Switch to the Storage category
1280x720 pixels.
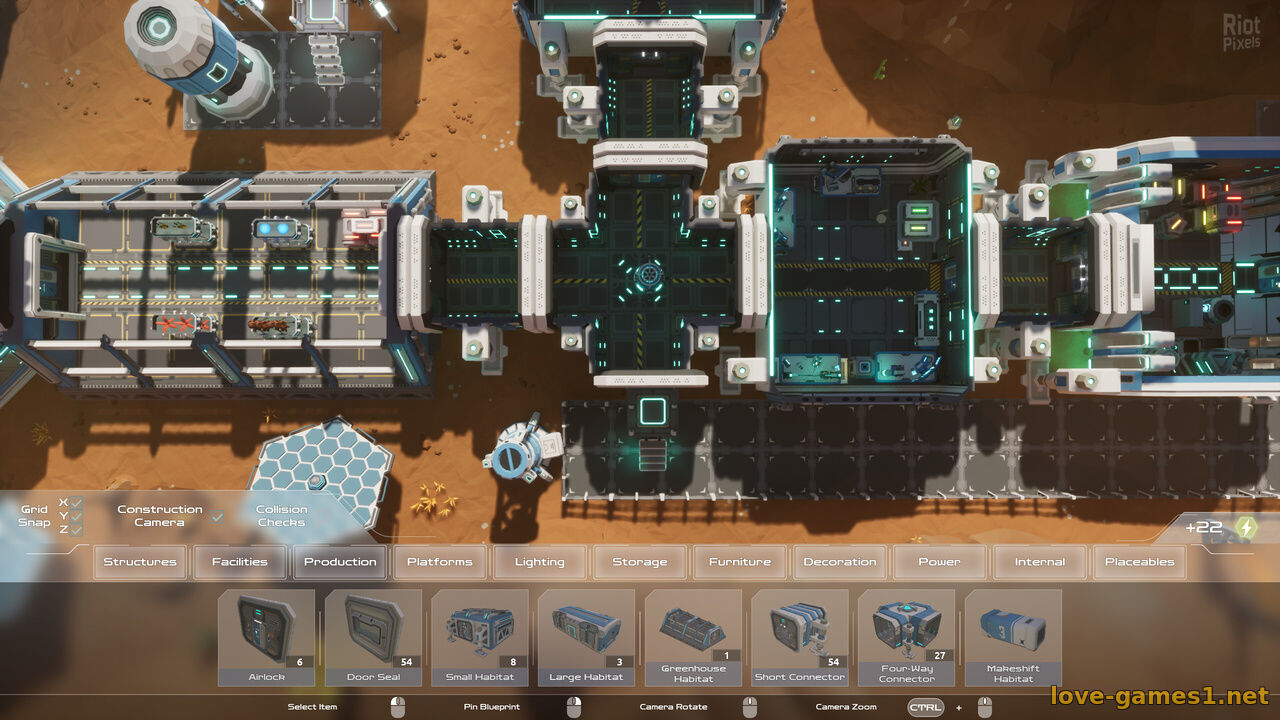point(640,562)
